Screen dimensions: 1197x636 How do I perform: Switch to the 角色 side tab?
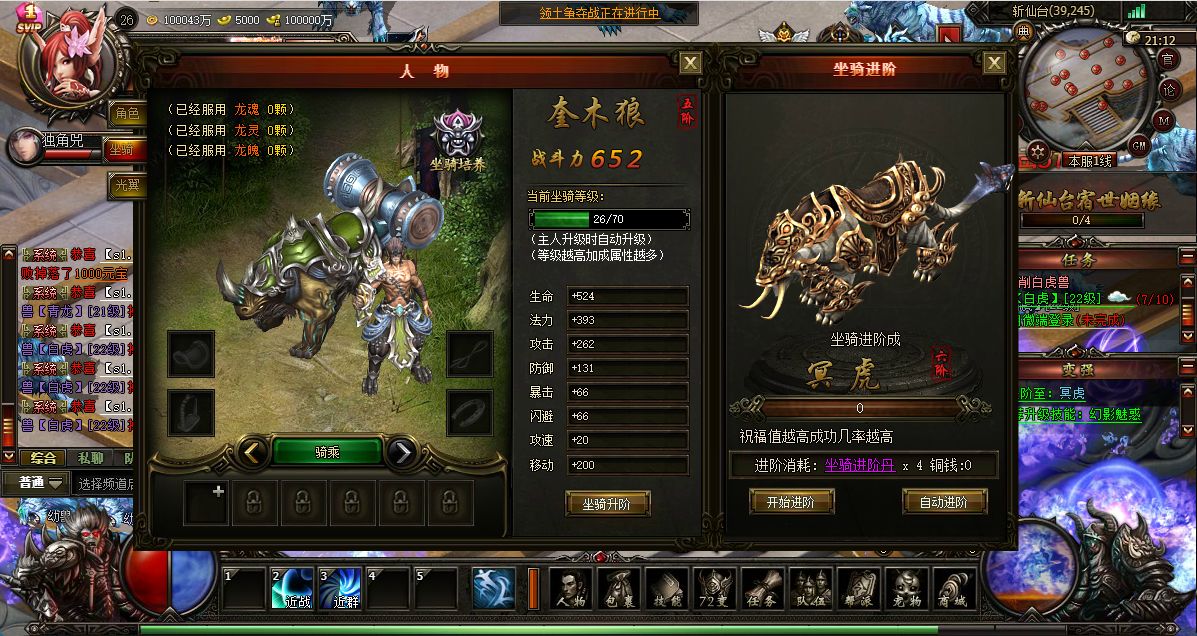(127, 113)
